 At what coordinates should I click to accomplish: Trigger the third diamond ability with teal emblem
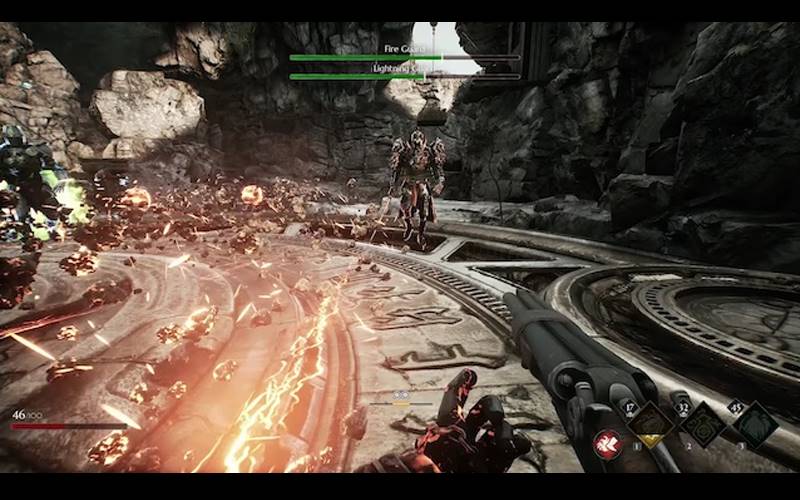pyautogui.click(x=754, y=424)
